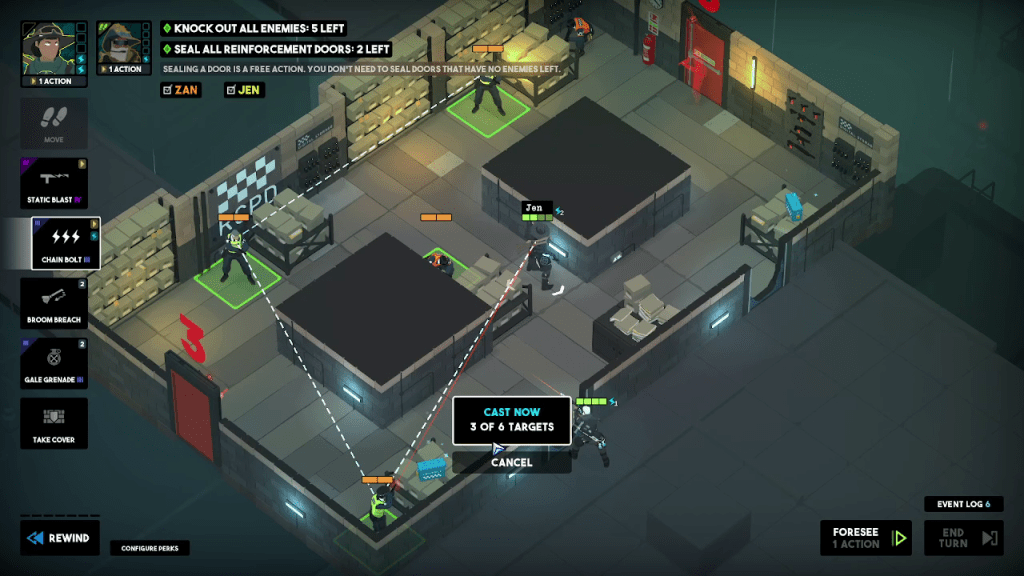
Task: Select the Move action
Action: [x=54, y=122]
